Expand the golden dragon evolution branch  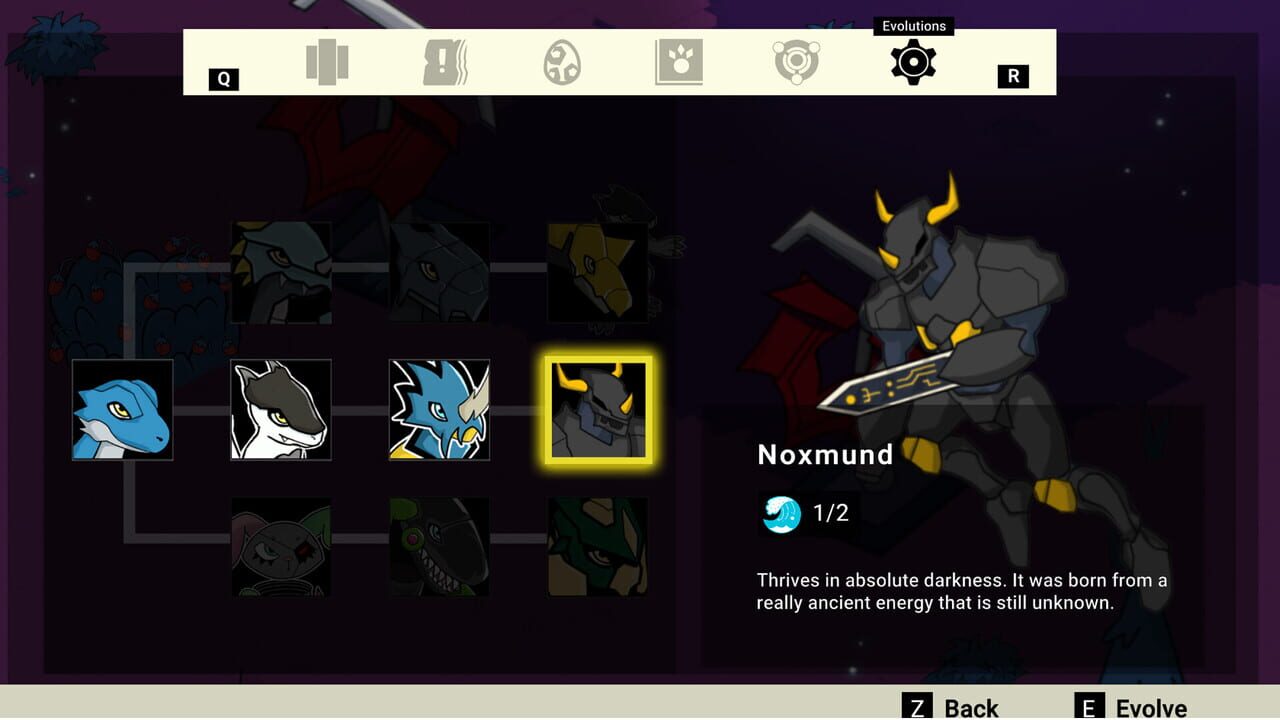click(x=596, y=270)
